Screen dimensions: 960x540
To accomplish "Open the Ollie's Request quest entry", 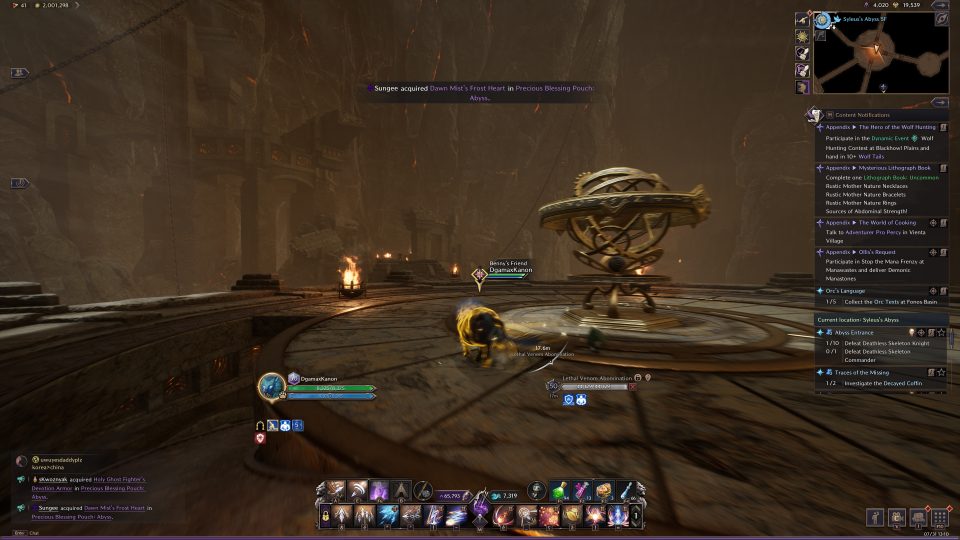I will 866,252.
